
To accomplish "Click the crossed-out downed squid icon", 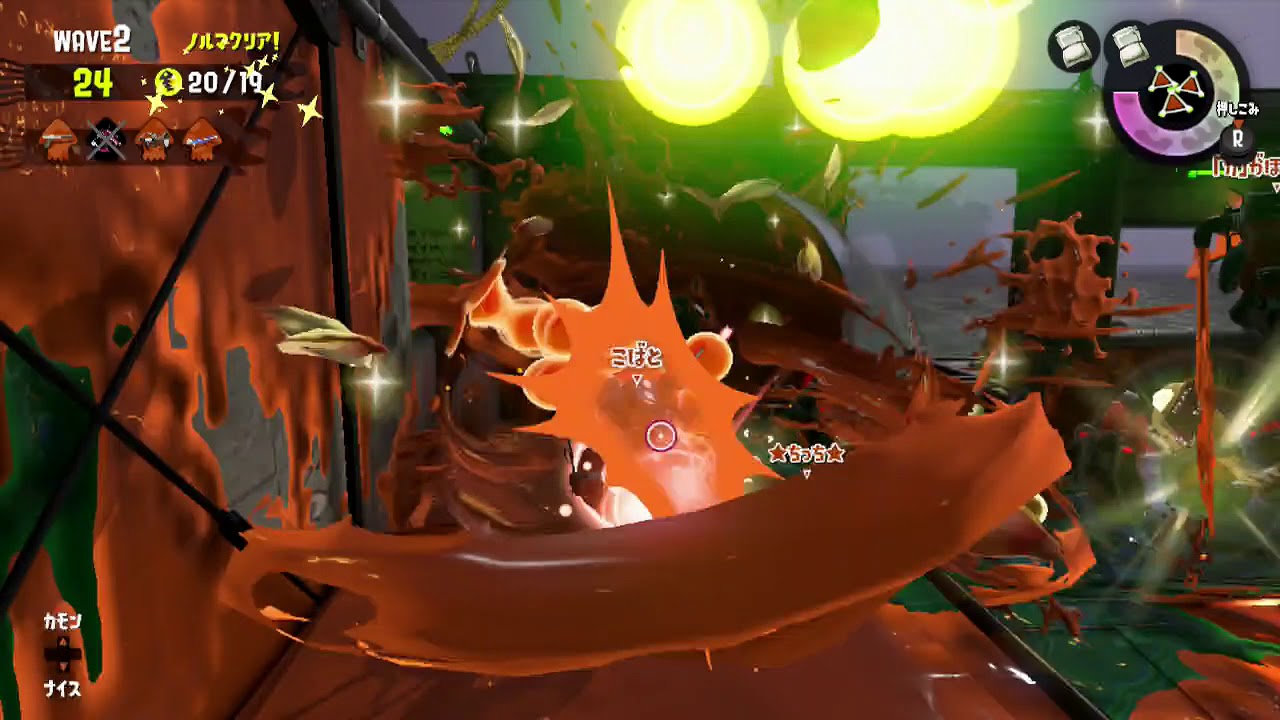I will 104,139.
